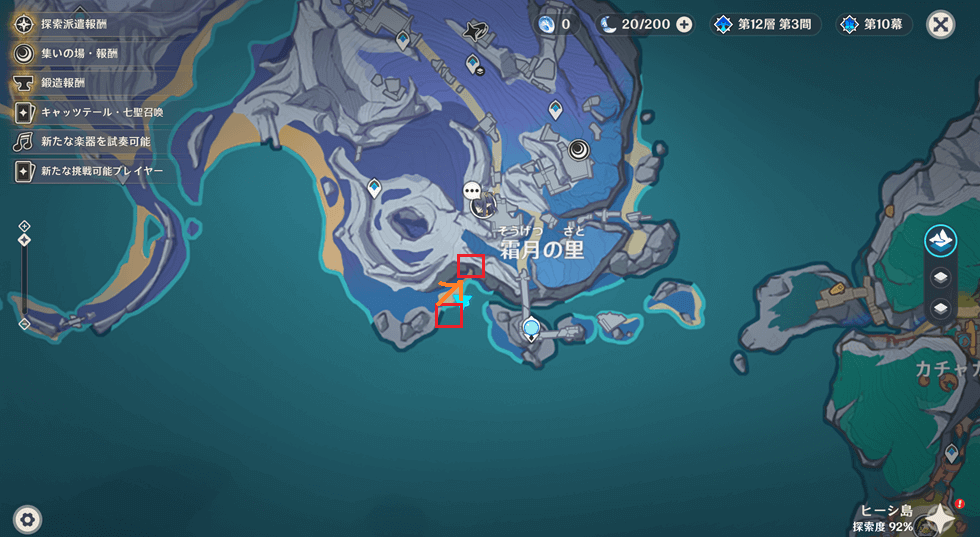Select the crescent moon marker on the map
This screenshot has width=980, height=537.
click(580, 150)
